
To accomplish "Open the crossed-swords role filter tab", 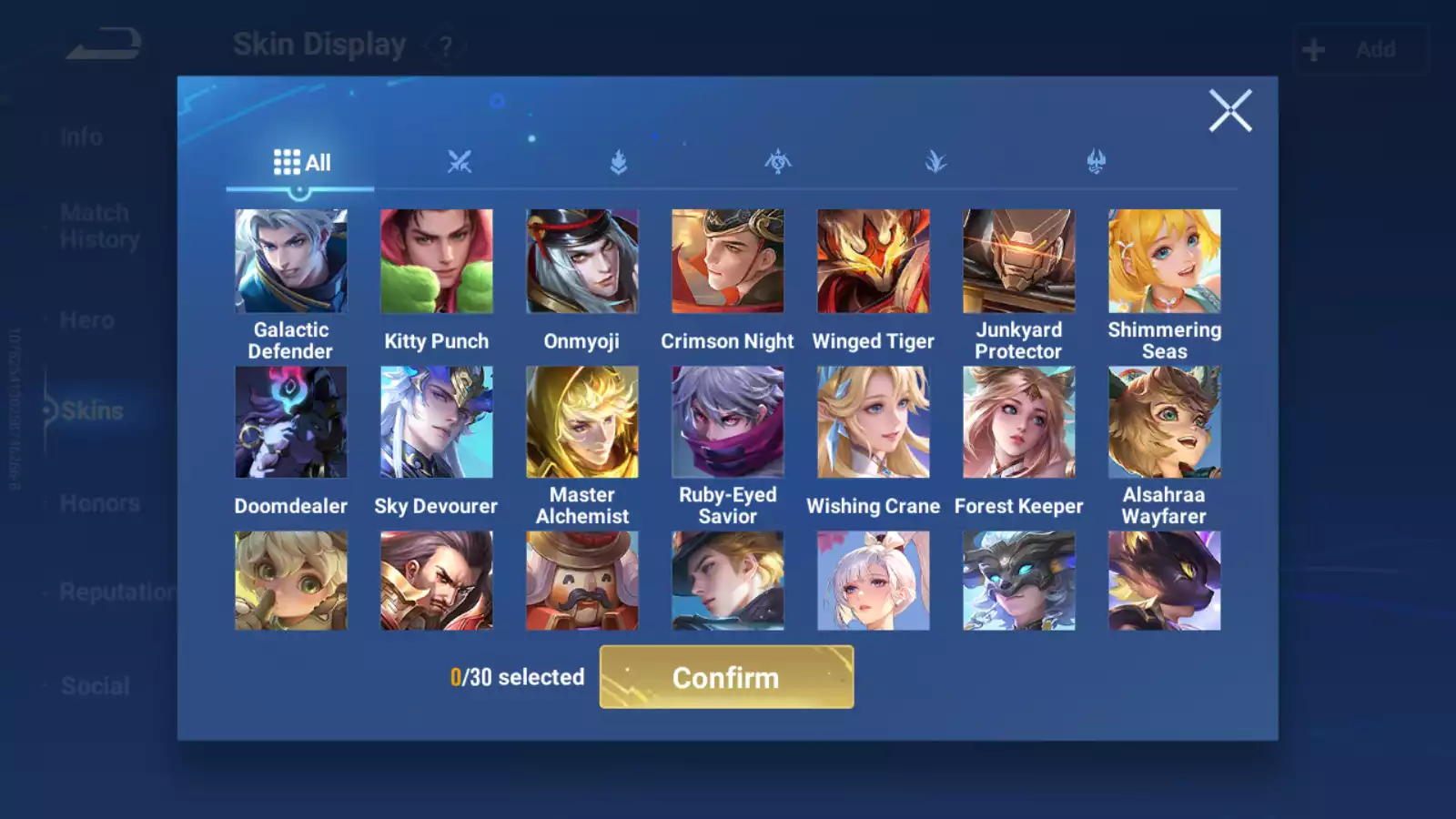I will [x=460, y=163].
